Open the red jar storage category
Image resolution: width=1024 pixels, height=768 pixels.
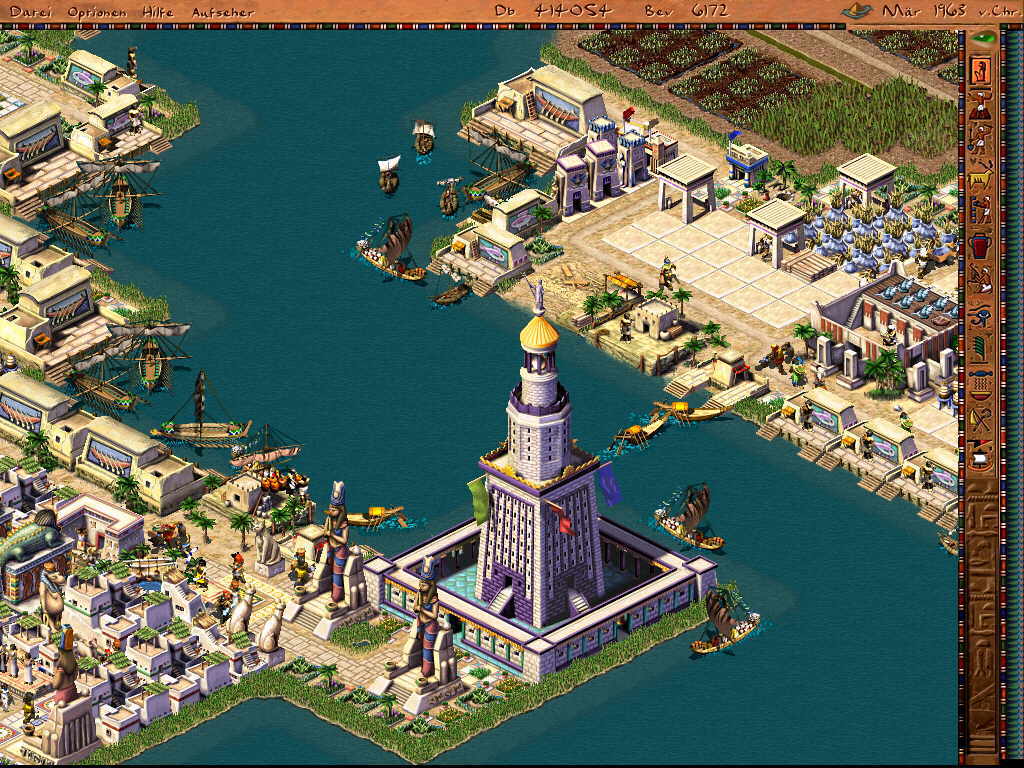(980, 244)
